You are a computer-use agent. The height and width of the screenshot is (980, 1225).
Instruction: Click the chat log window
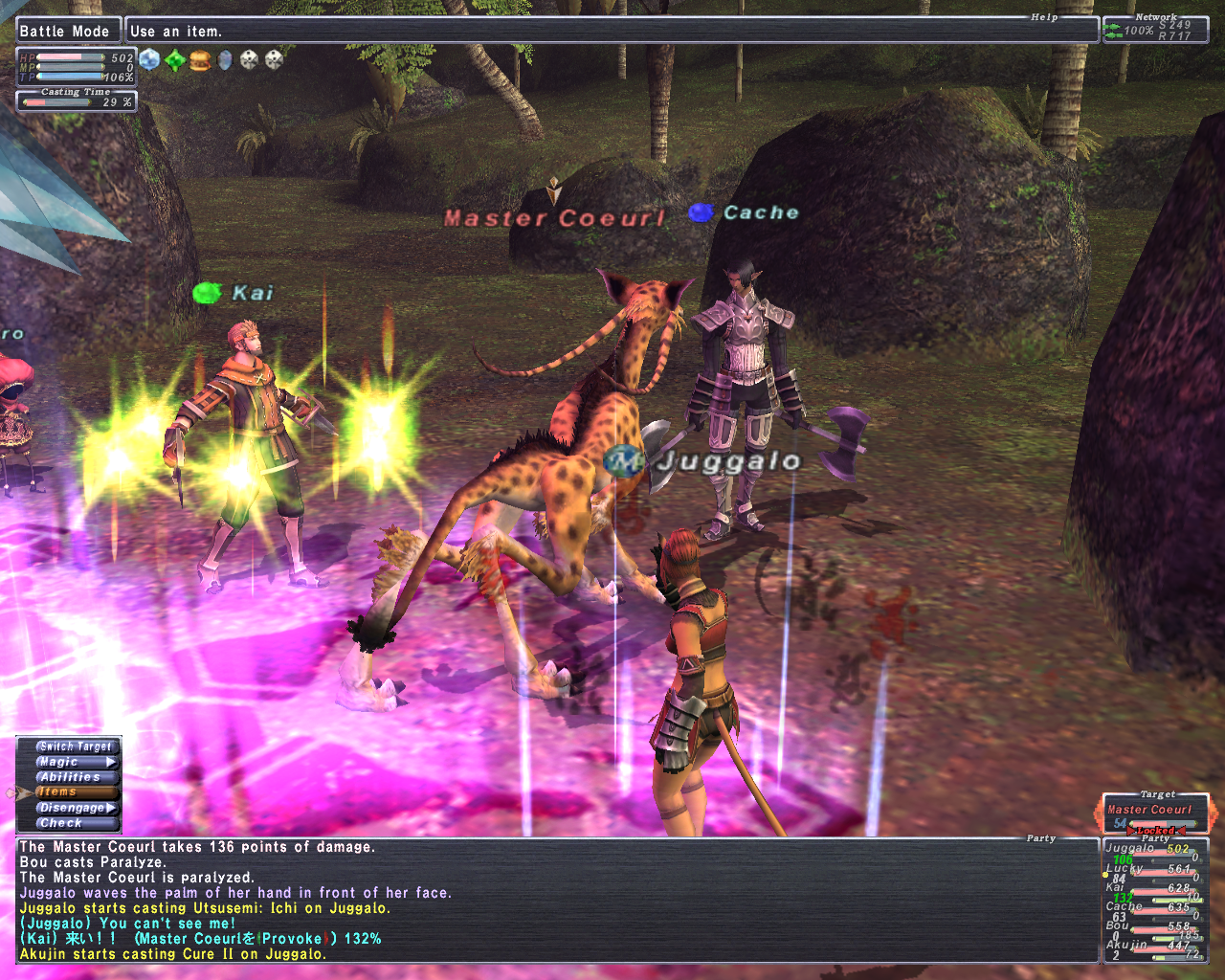[557, 900]
